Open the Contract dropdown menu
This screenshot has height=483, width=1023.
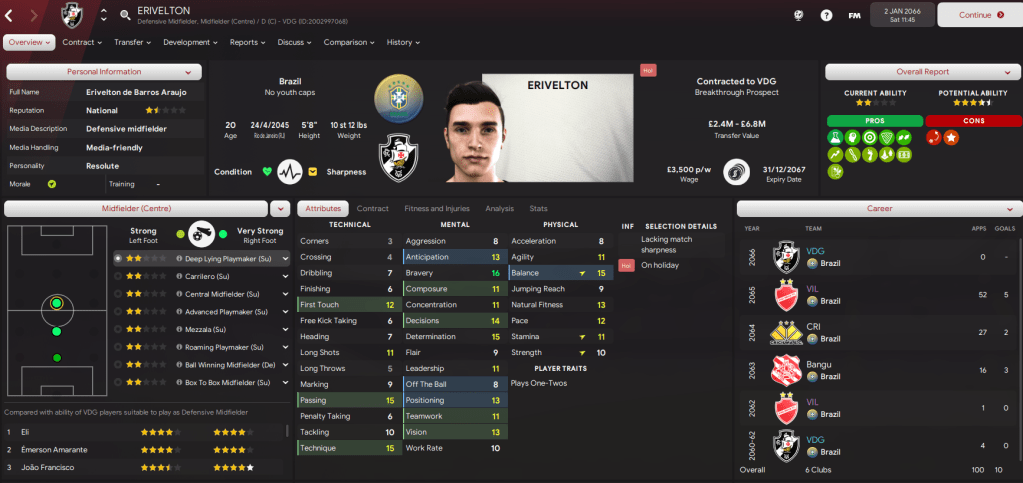point(82,43)
